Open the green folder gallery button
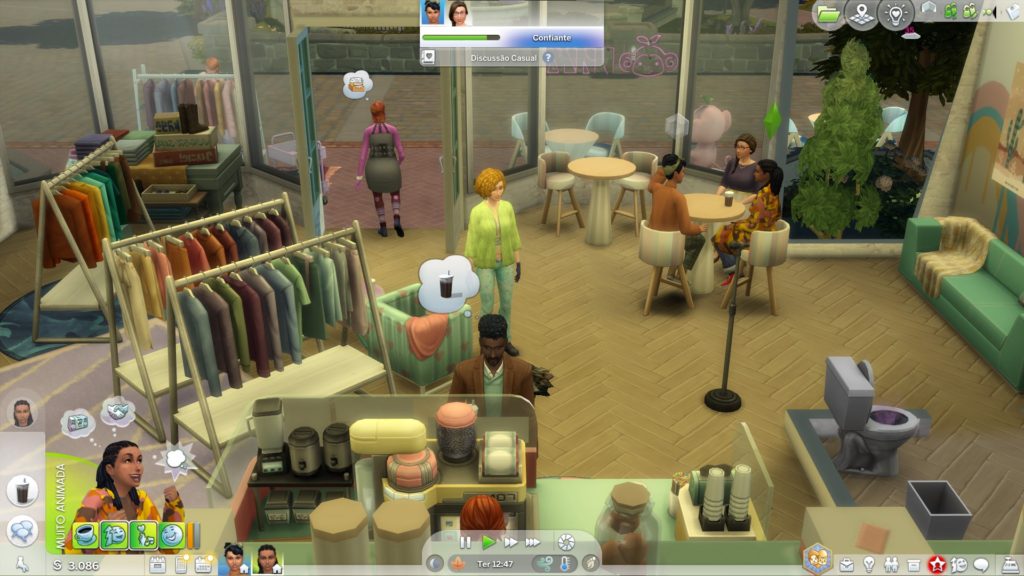This screenshot has width=1024, height=576. tap(827, 14)
